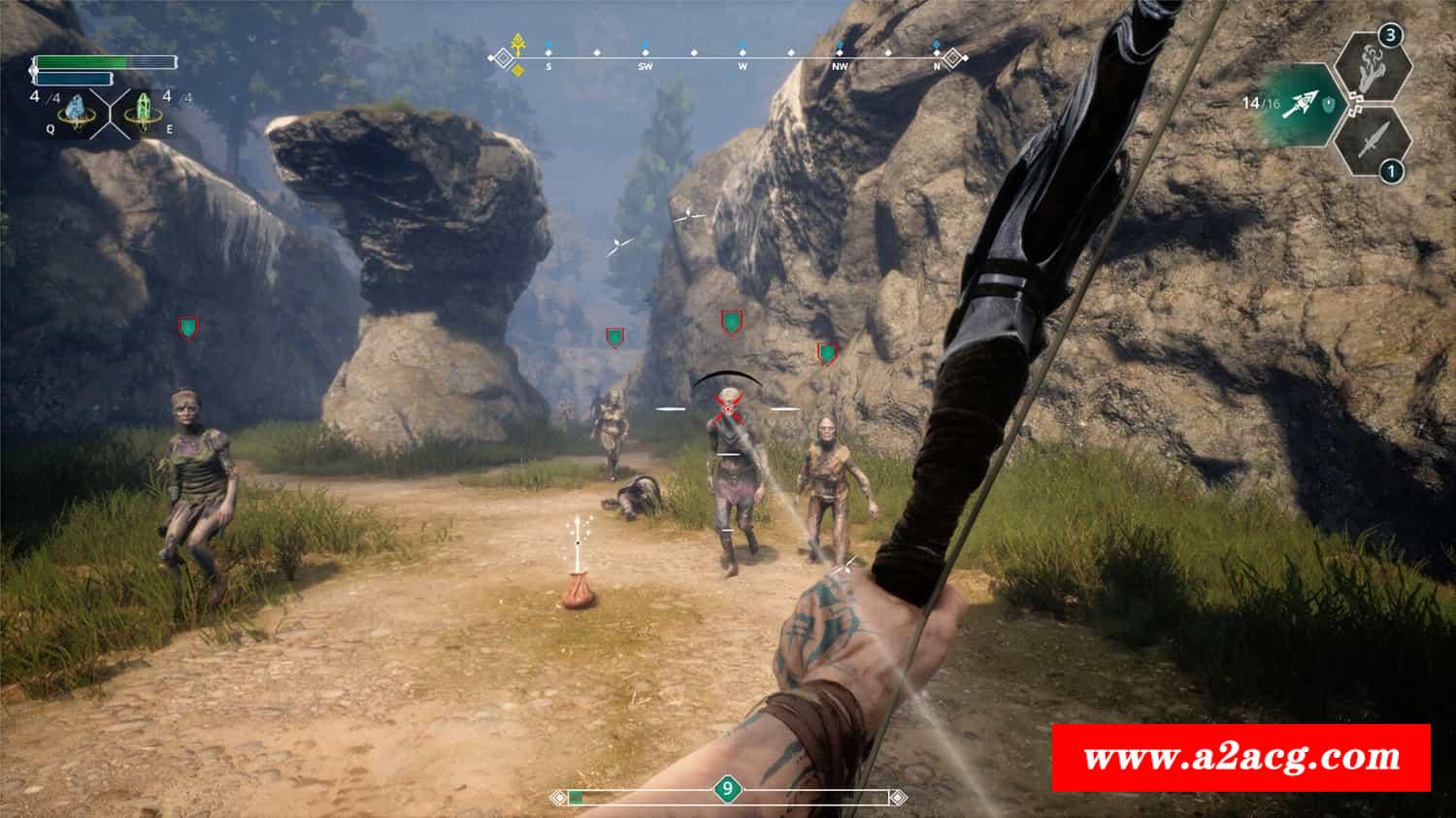
Task: Open the www.a2acg.com watermark link
Action: (1241, 758)
